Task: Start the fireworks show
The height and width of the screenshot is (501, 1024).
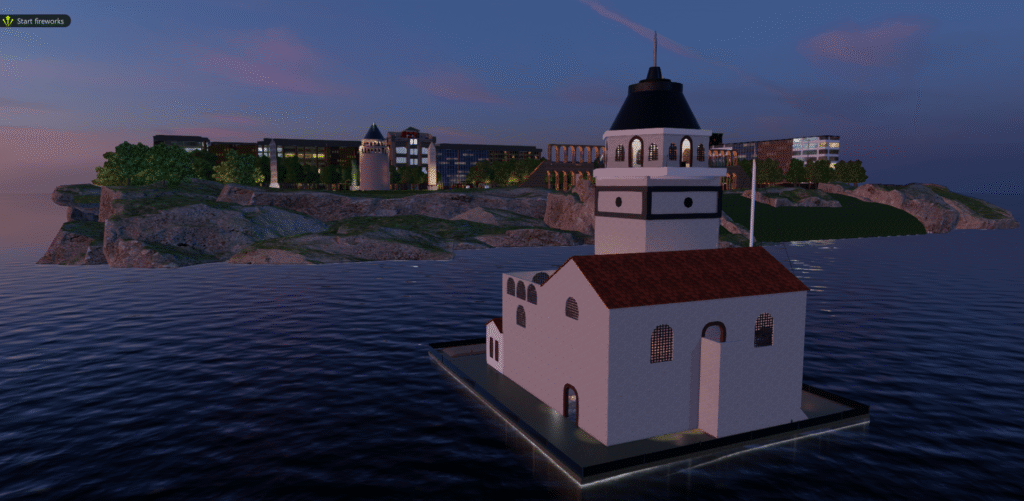Action: pyautogui.click(x=36, y=20)
